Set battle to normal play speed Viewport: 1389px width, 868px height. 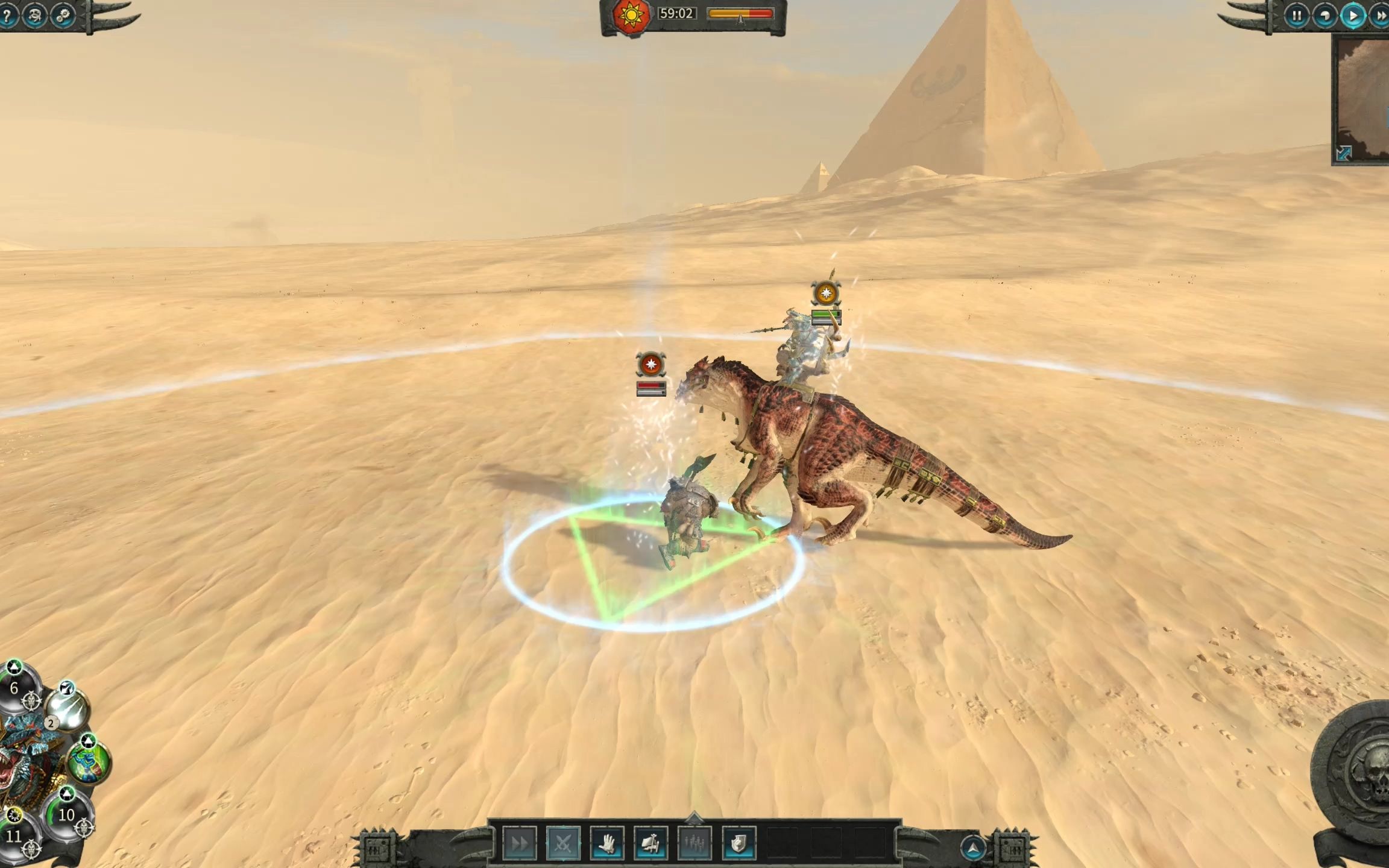point(1353,16)
